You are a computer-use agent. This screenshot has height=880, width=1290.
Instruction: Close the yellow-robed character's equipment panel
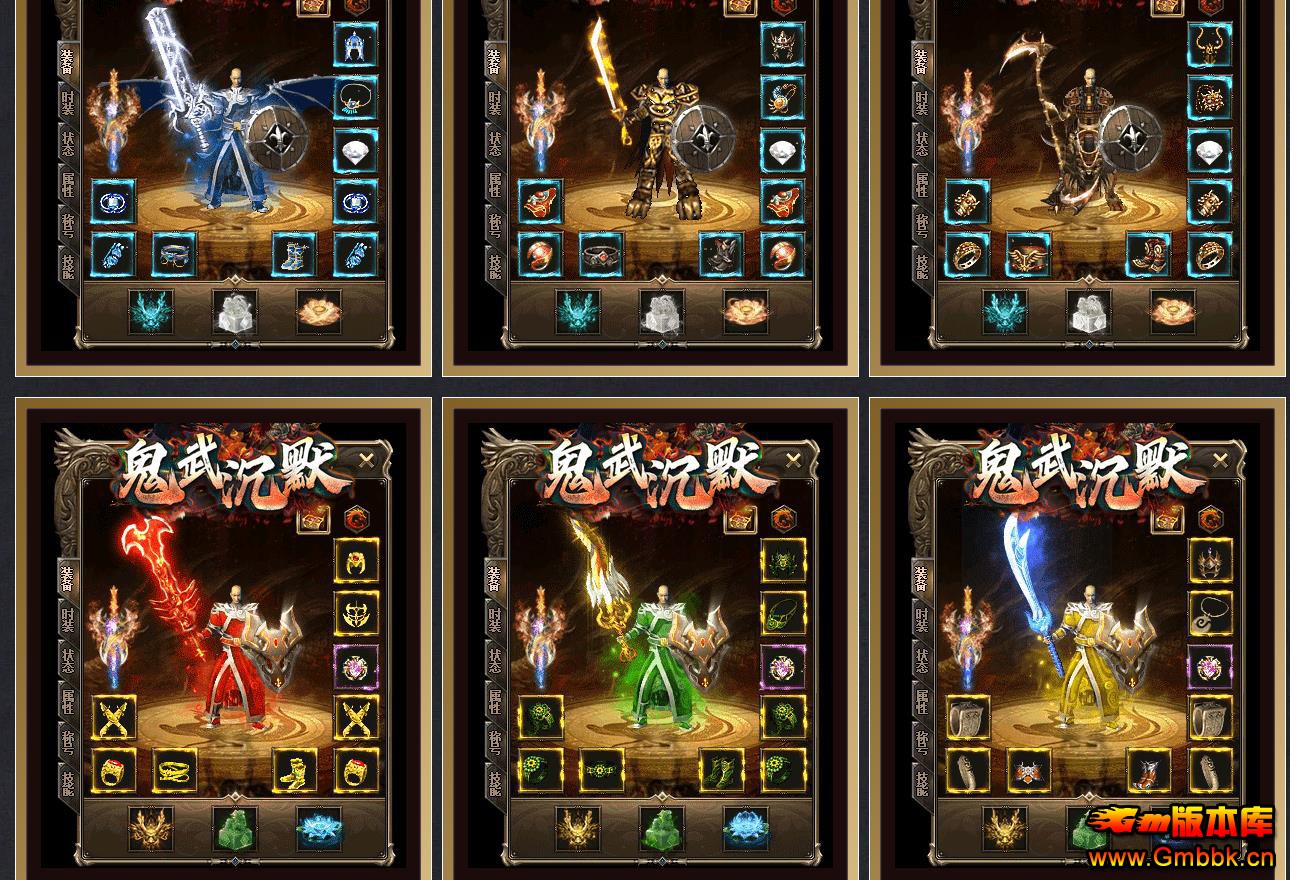[1220, 460]
